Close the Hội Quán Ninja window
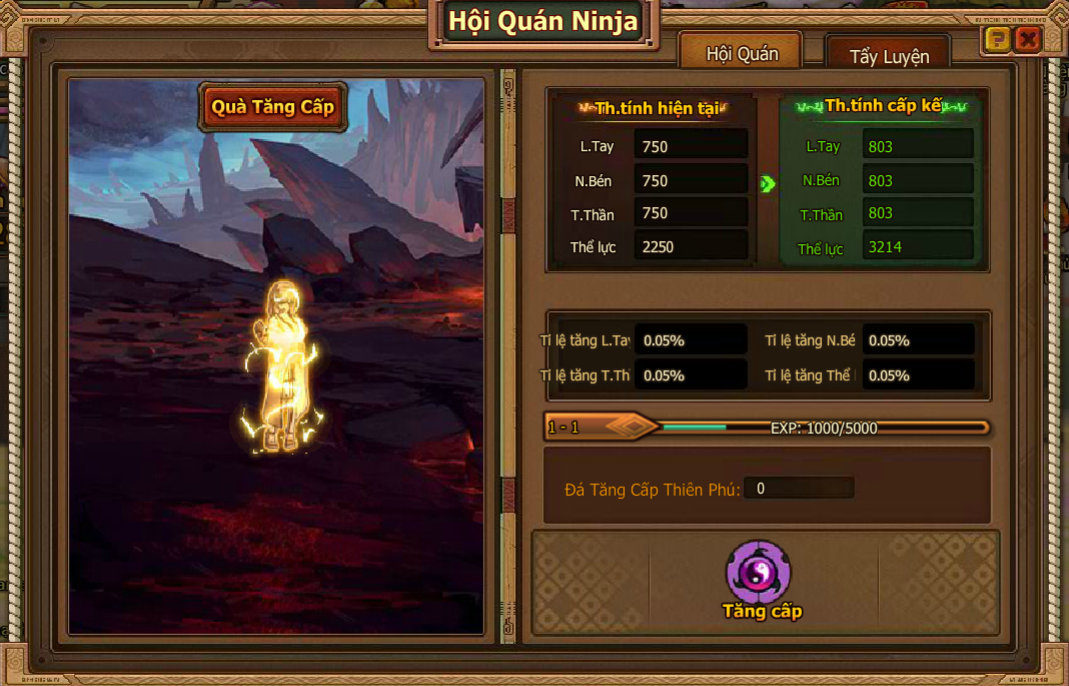This screenshot has height=686, width=1069. (1027, 39)
